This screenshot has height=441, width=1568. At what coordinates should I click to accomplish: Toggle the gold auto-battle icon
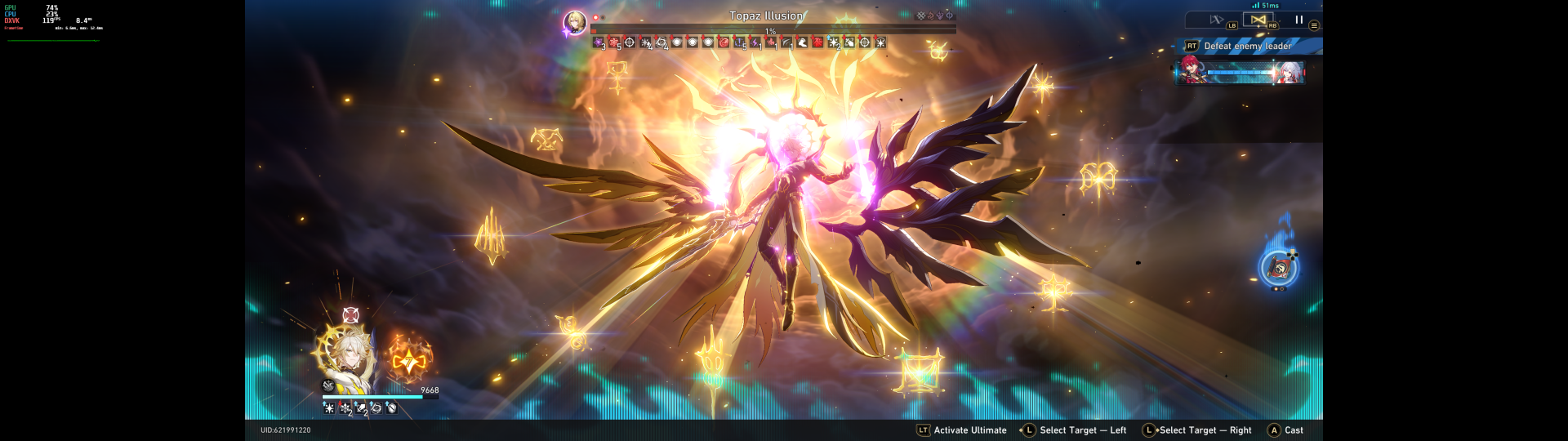pyautogui.click(x=1258, y=20)
